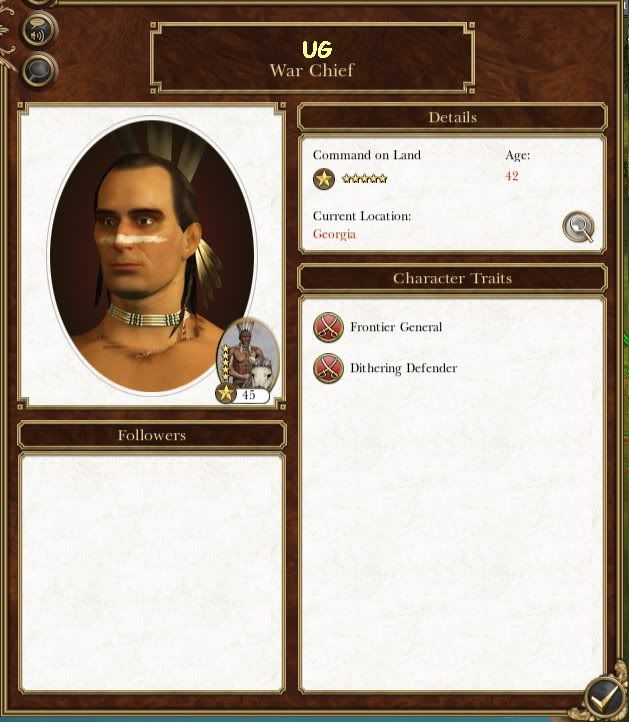Open the small unit card thumbnail
The width and height of the screenshot is (629, 722).
coord(248,357)
